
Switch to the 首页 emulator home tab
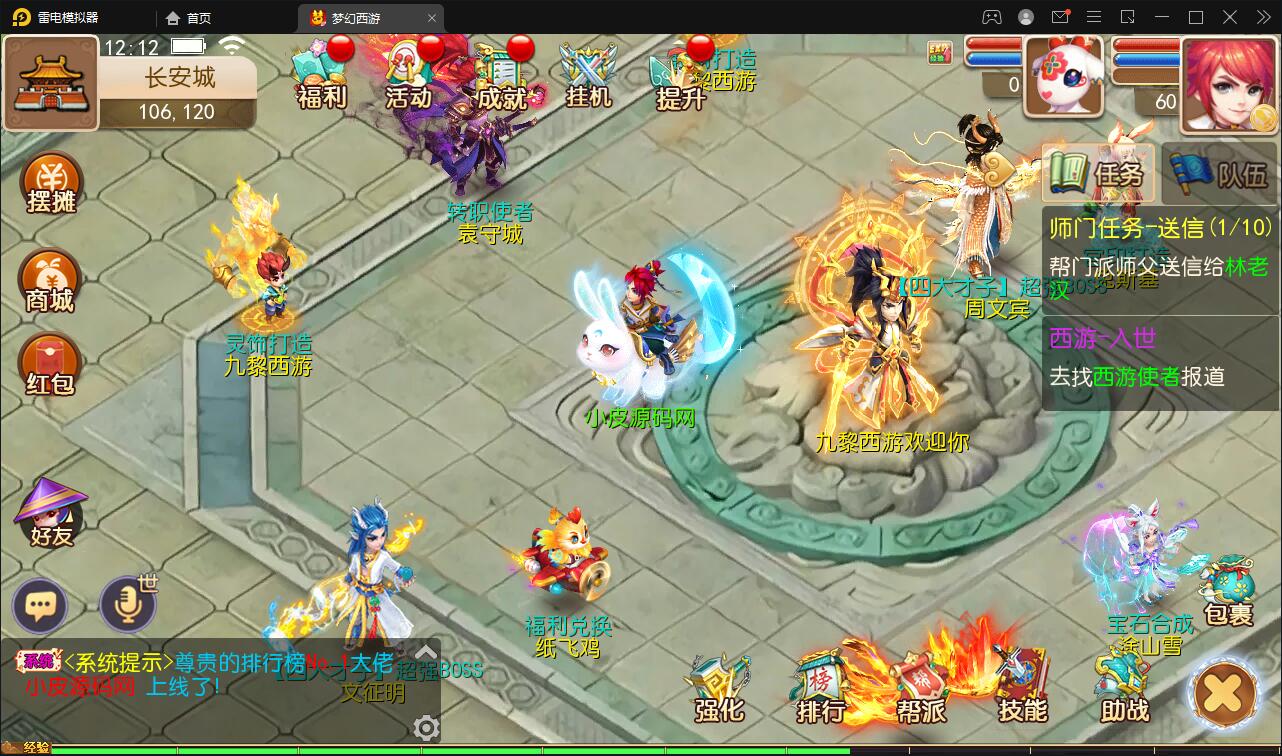pyautogui.click(x=188, y=17)
